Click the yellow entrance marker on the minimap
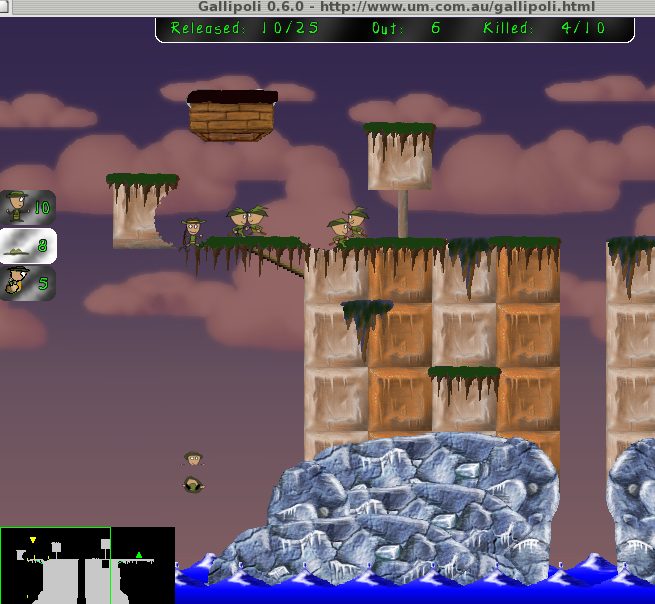Image resolution: width=655 pixels, height=604 pixels. [32, 541]
